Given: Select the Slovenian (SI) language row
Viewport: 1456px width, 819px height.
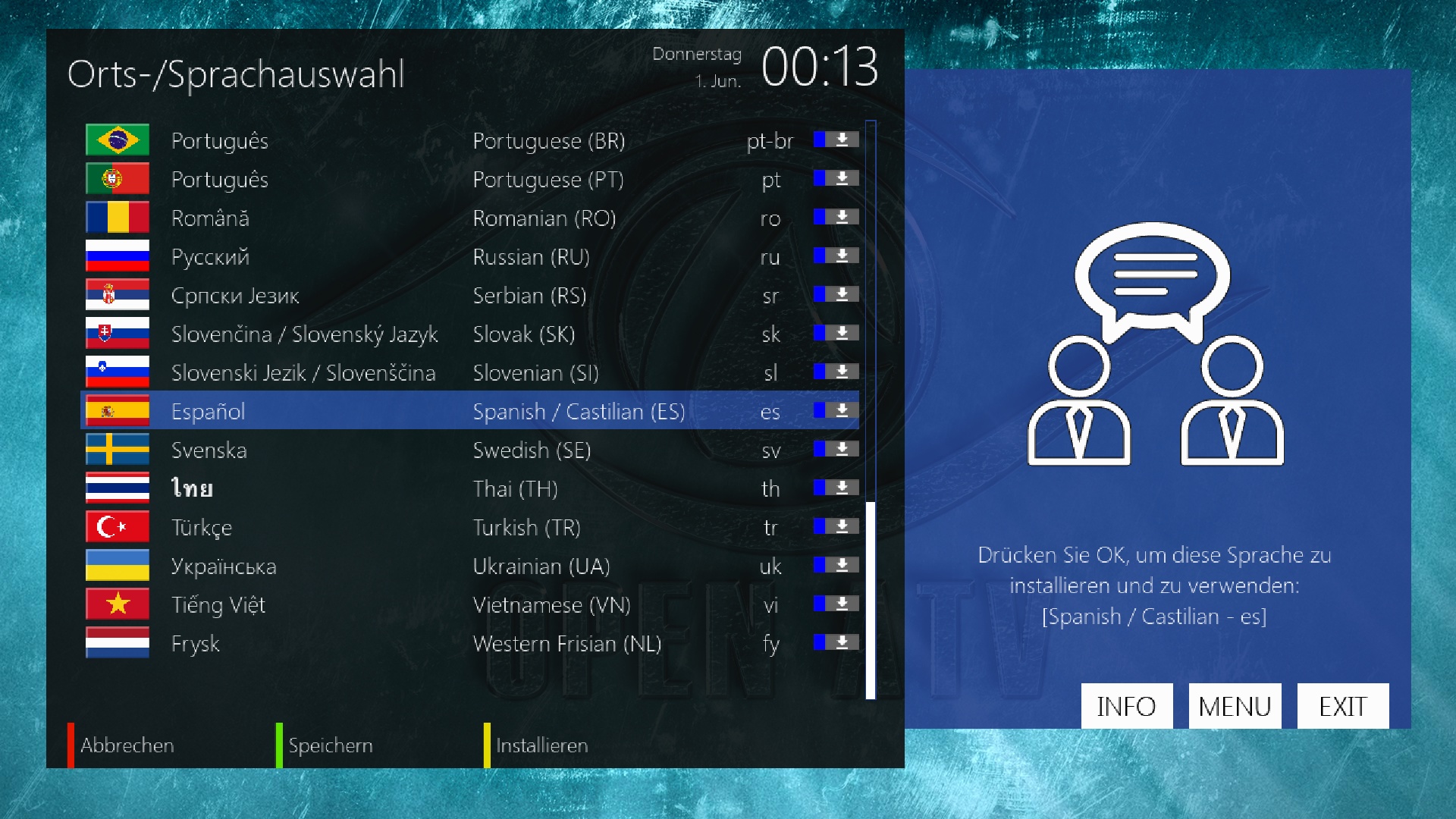Looking at the screenshot, I should tap(470, 373).
